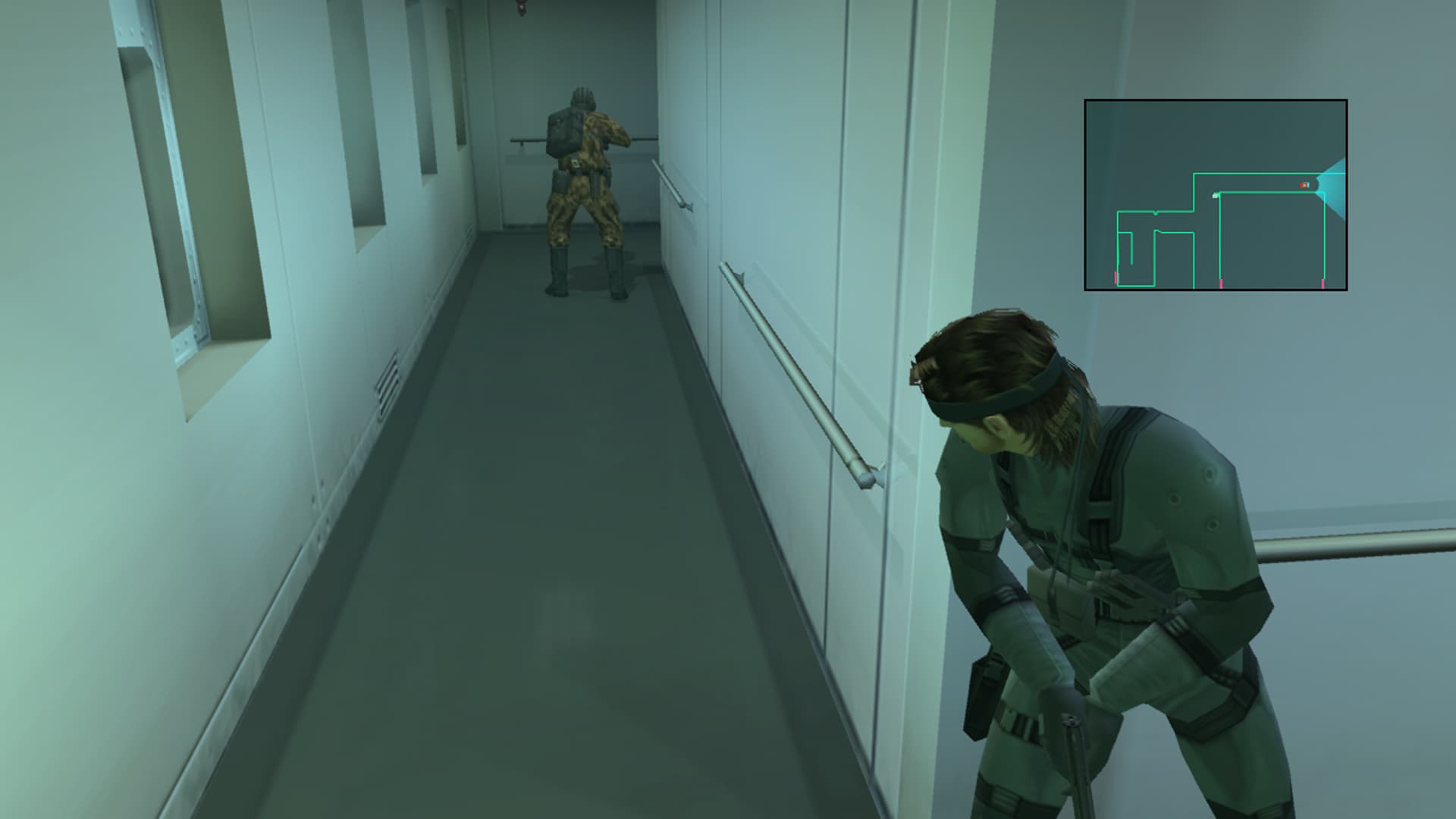Click the rightmost pink exit marker on the radar
The width and height of the screenshot is (1456, 819).
[x=1323, y=284]
